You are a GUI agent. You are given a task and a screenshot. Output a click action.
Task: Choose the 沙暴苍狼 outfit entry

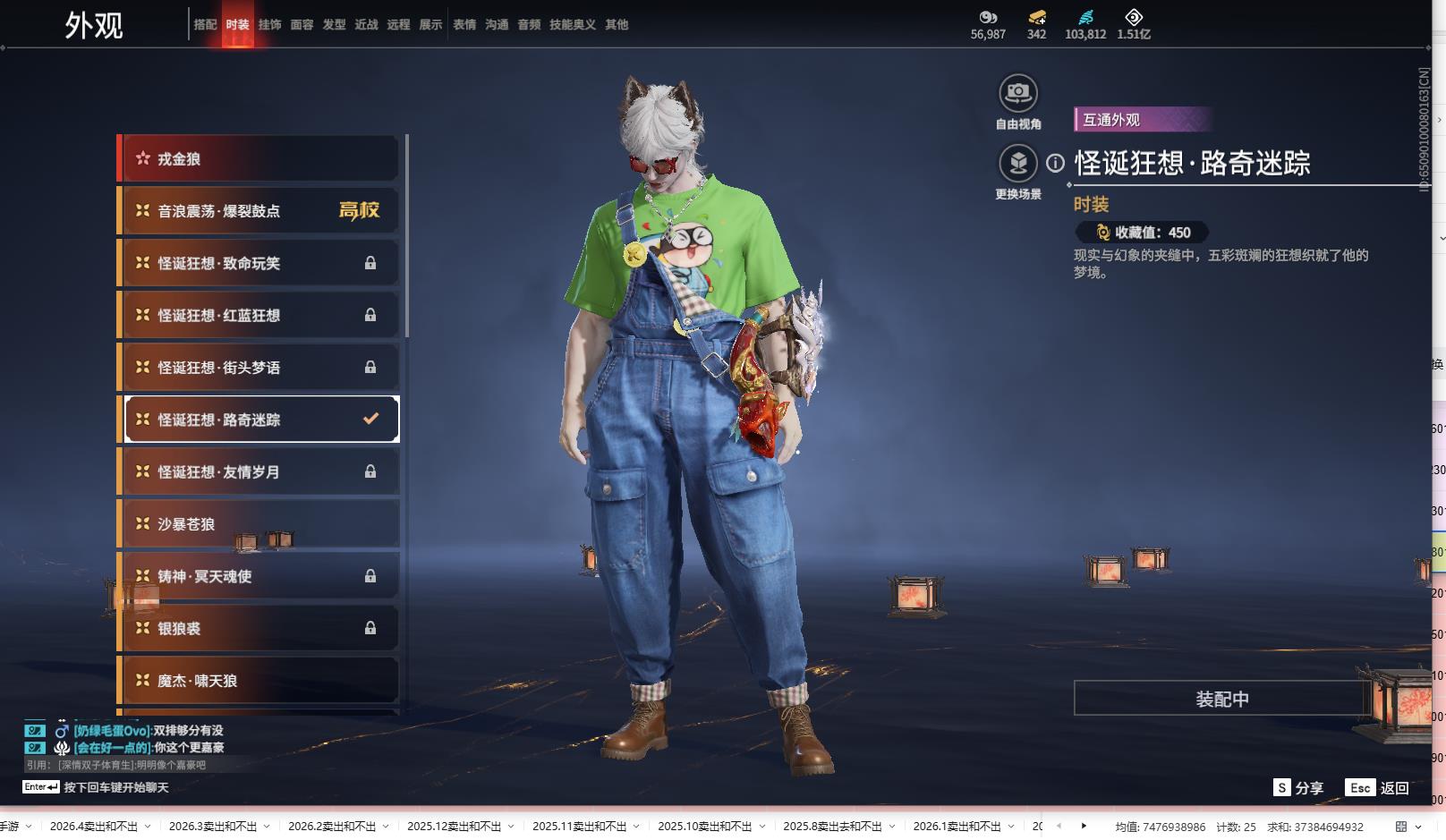259,524
